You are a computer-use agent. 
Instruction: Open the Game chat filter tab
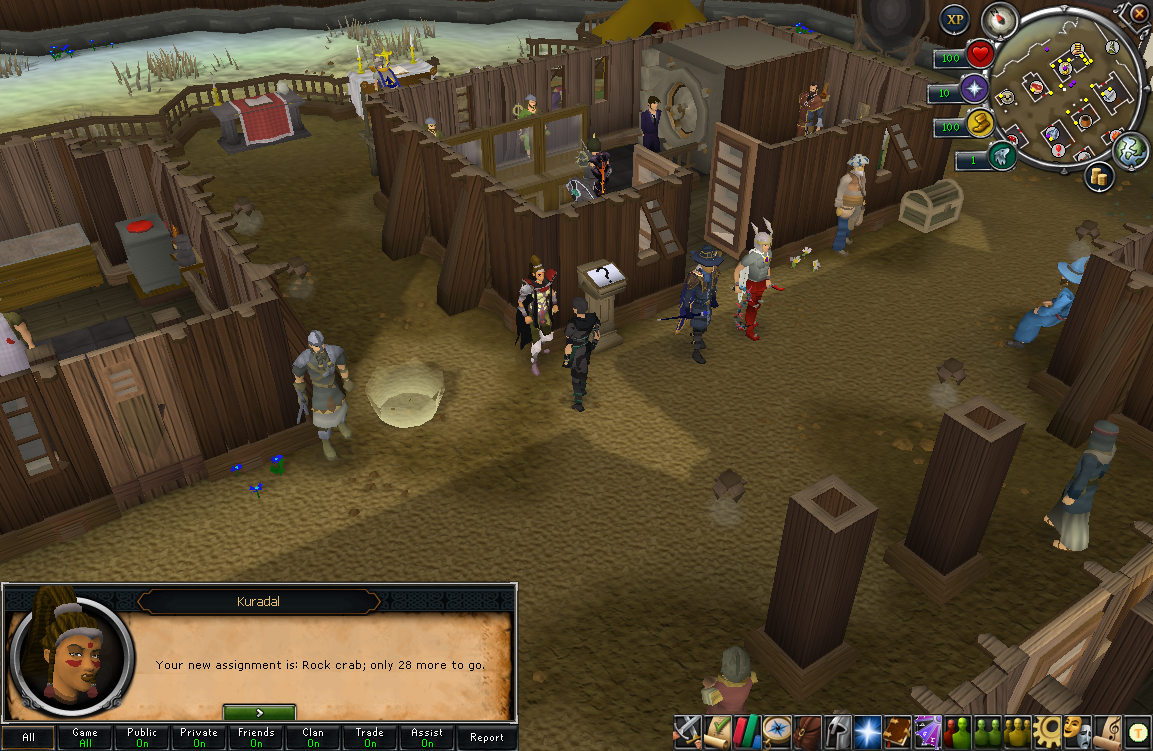point(85,738)
